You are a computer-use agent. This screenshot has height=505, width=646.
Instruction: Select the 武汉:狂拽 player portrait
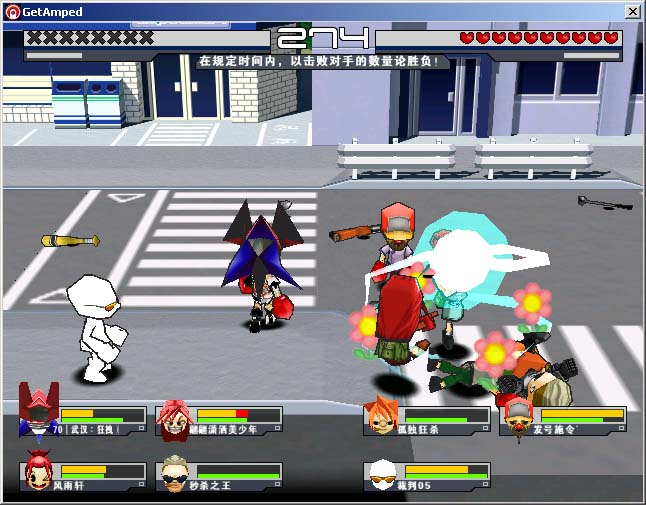(40, 413)
